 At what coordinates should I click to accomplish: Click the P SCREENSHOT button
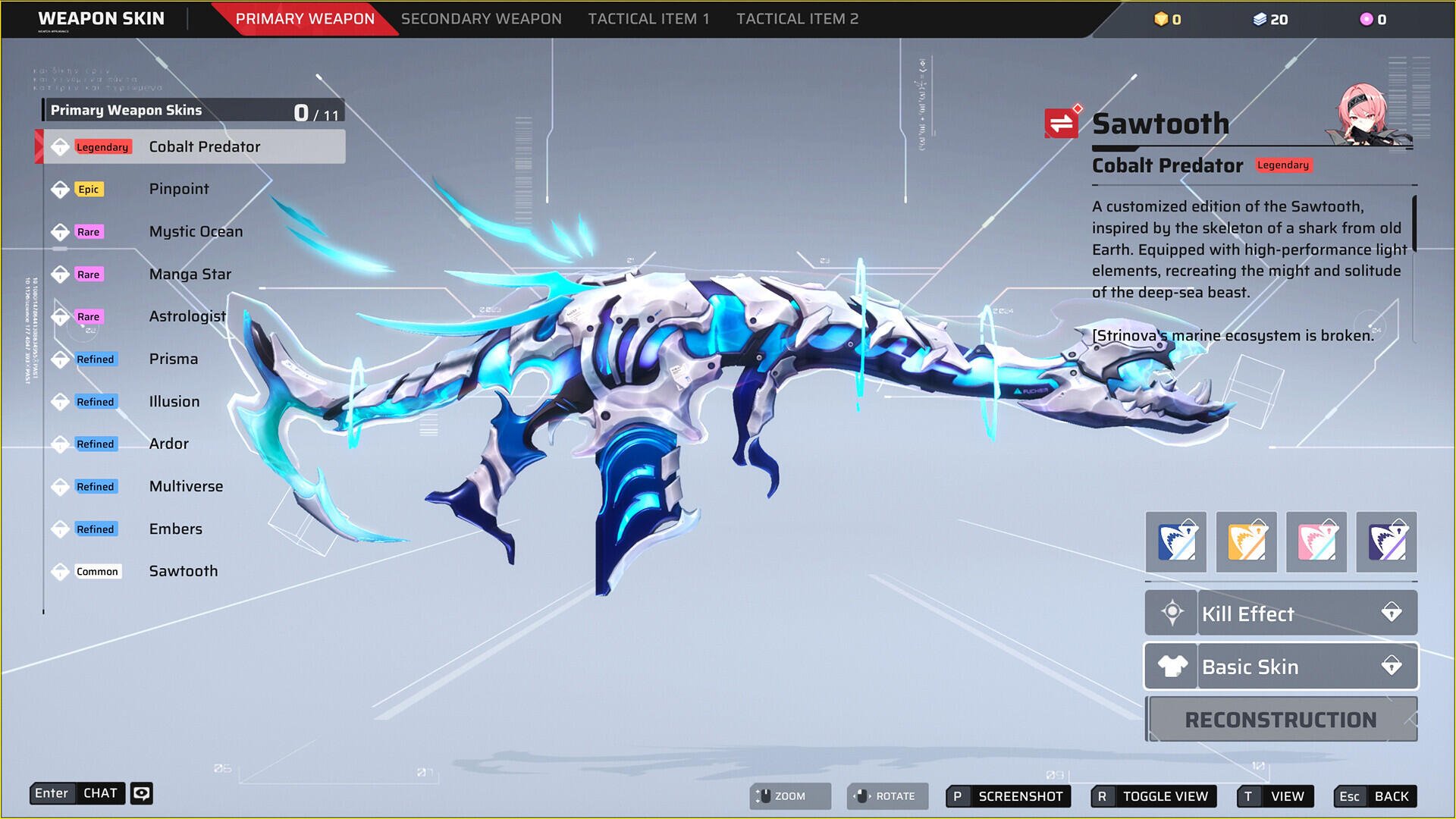click(x=1006, y=796)
